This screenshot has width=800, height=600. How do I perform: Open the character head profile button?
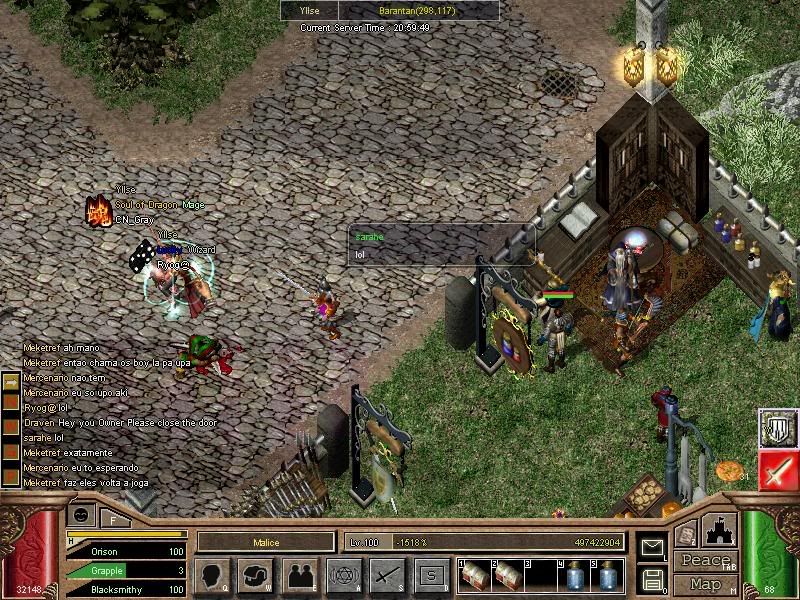pyautogui.click(x=214, y=576)
